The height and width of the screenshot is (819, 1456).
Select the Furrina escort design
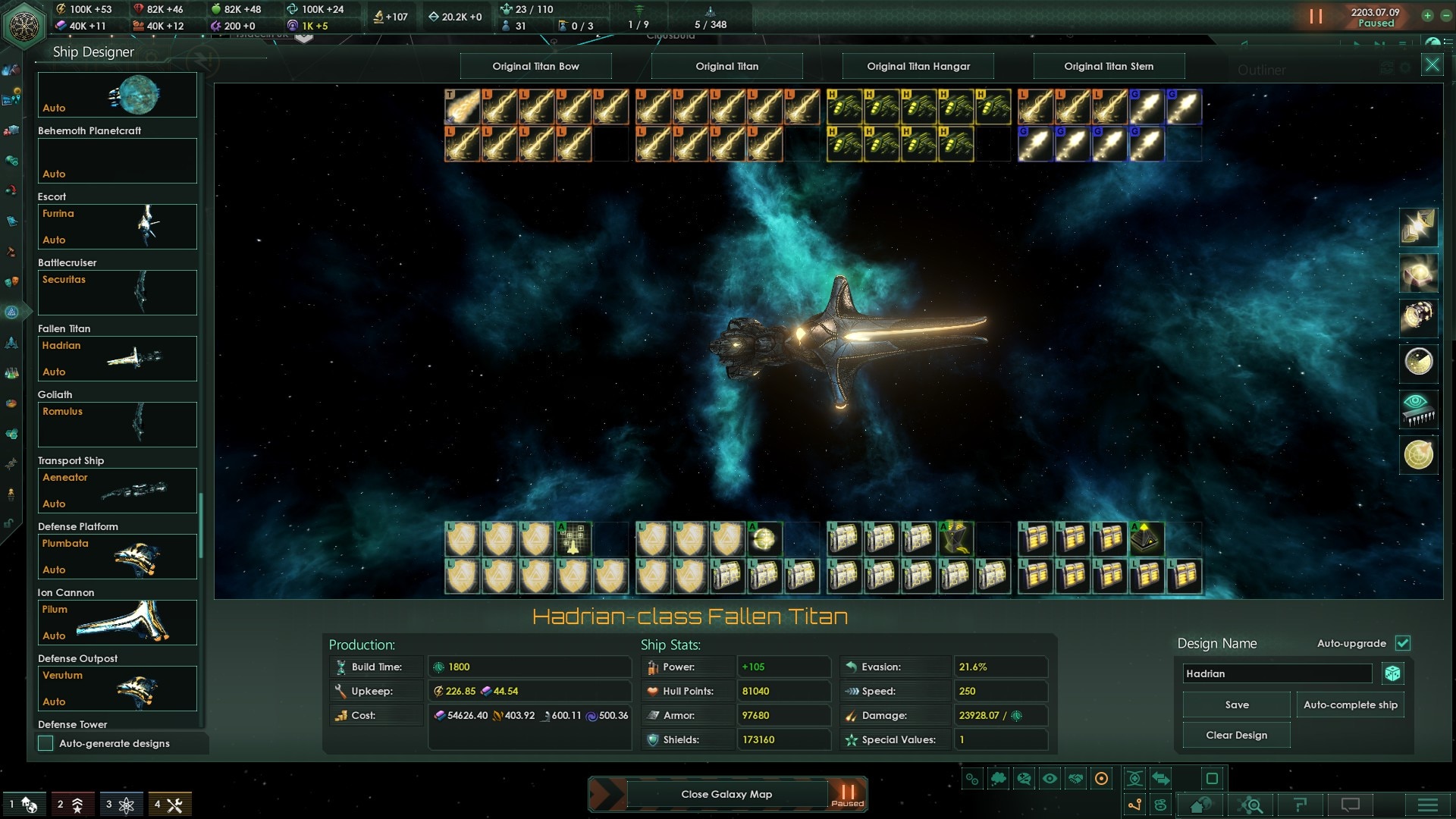coord(118,226)
